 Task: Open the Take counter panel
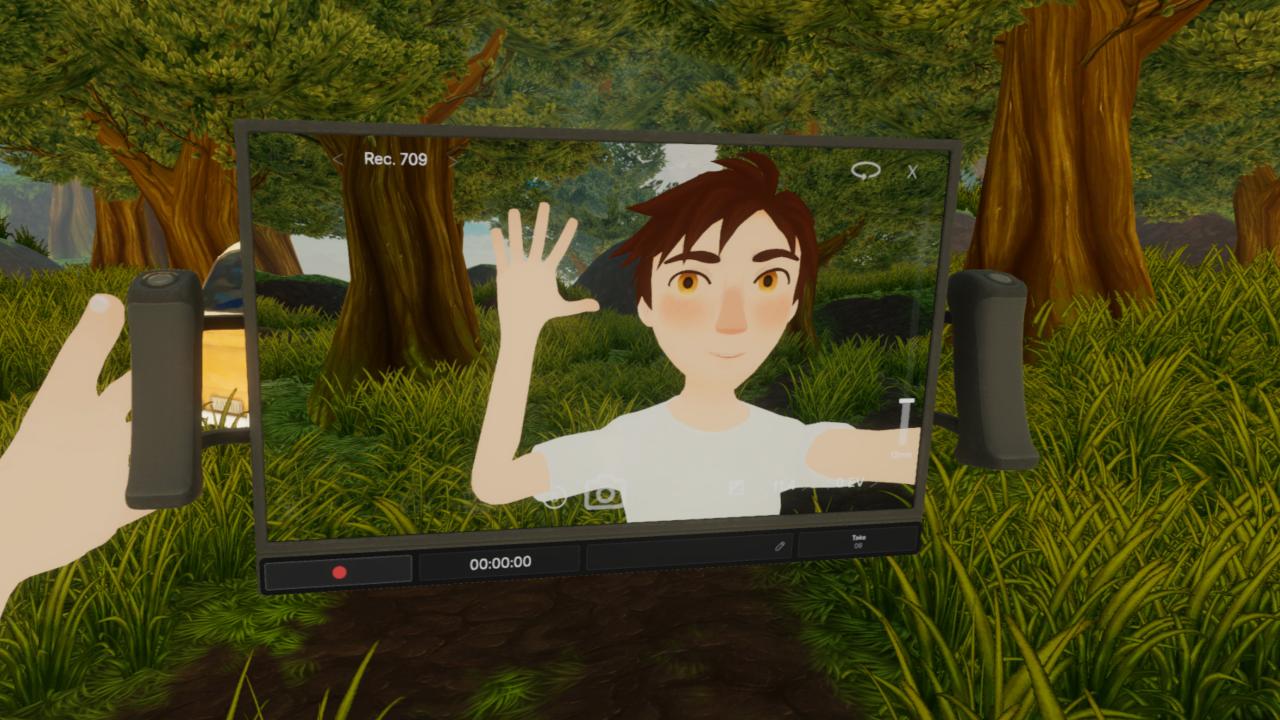click(x=858, y=542)
